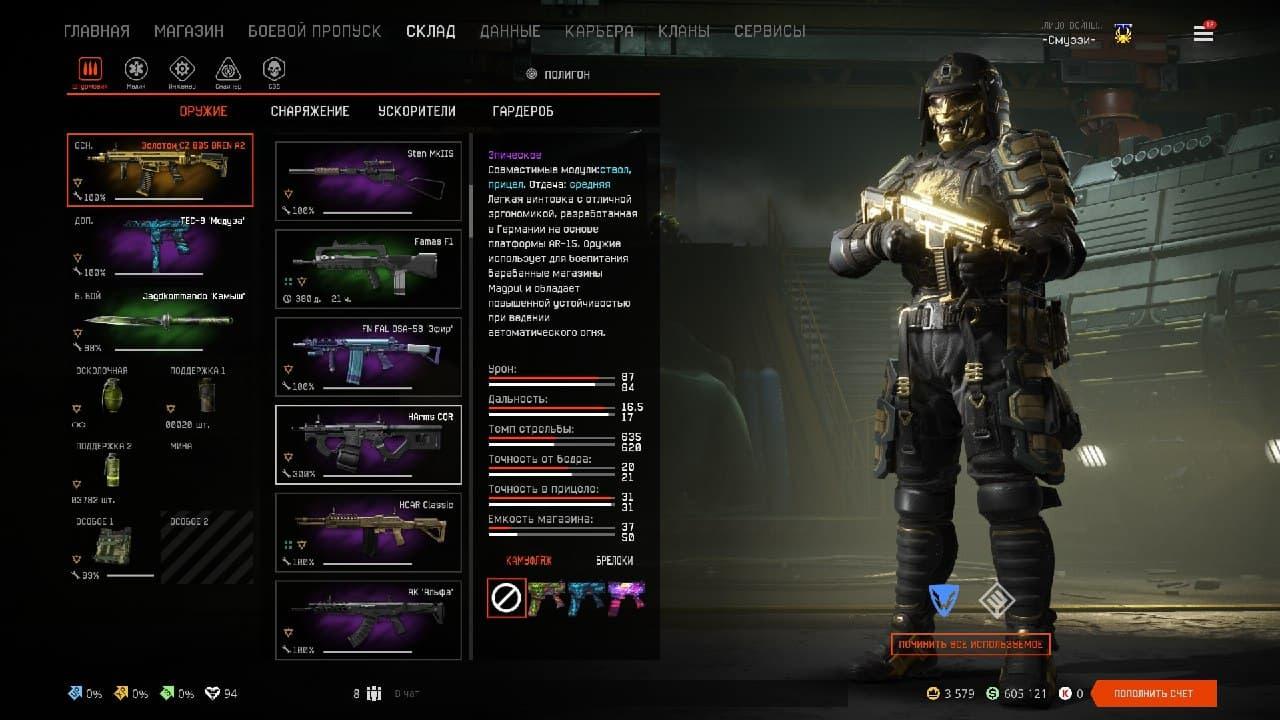
Task: Show the Гардероб tab
Action: pyautogui.click(x=523, y=111)
